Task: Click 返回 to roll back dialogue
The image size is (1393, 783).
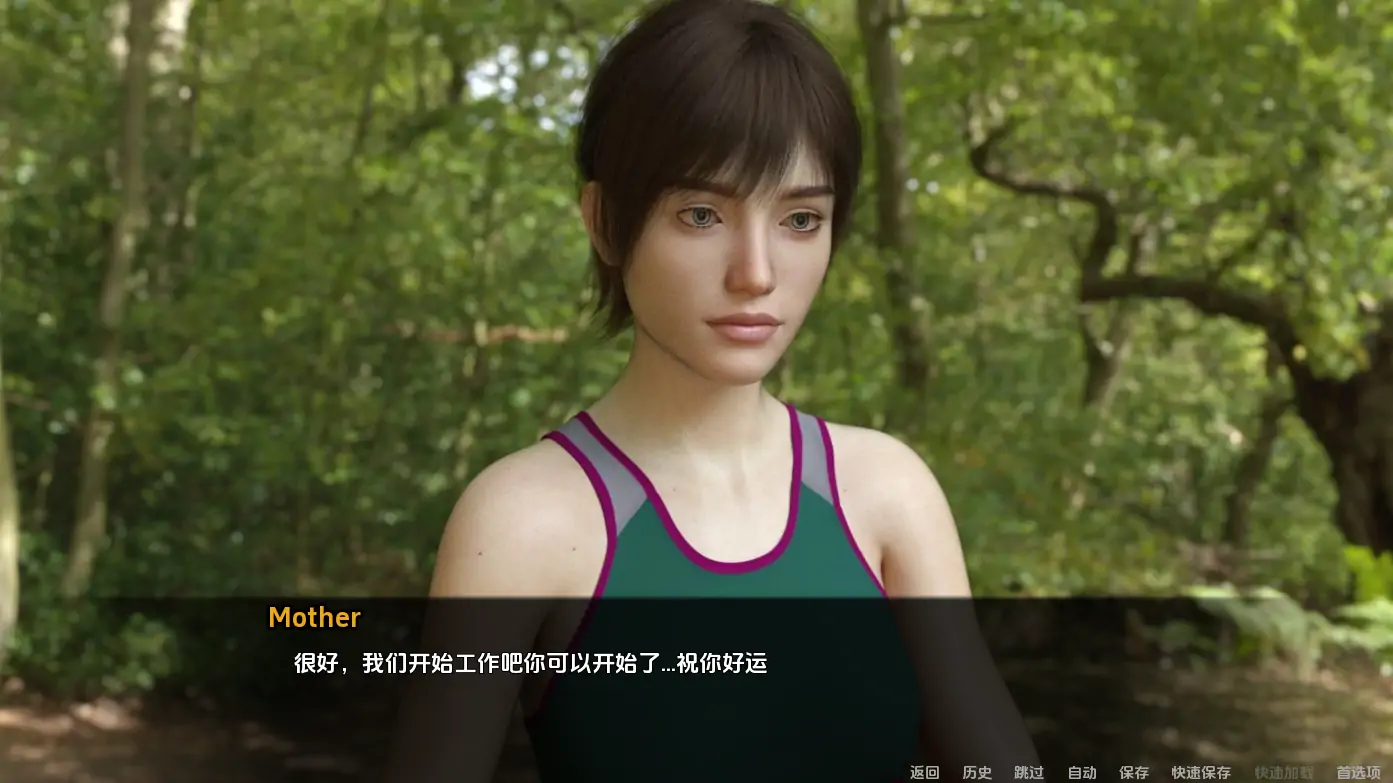Action: point(924,772)
